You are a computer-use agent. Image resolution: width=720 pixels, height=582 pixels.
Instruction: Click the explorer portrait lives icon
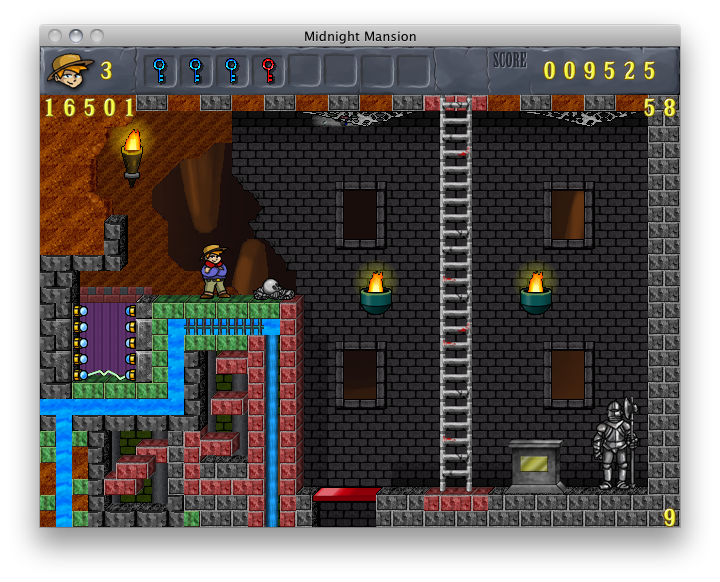[70, 70]
